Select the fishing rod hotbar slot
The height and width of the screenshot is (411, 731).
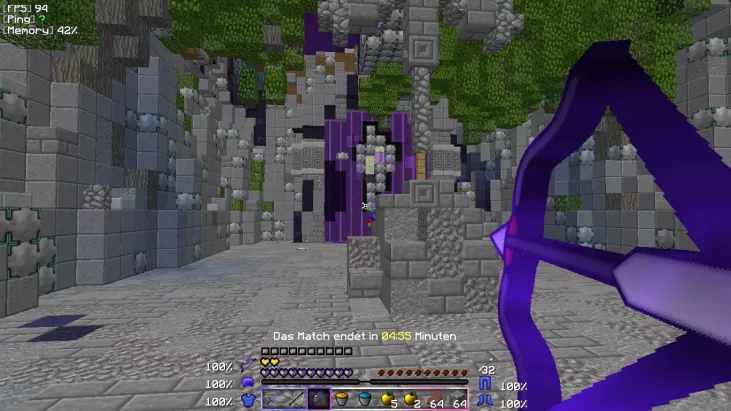pyautogui.click(x=296, y=399)
